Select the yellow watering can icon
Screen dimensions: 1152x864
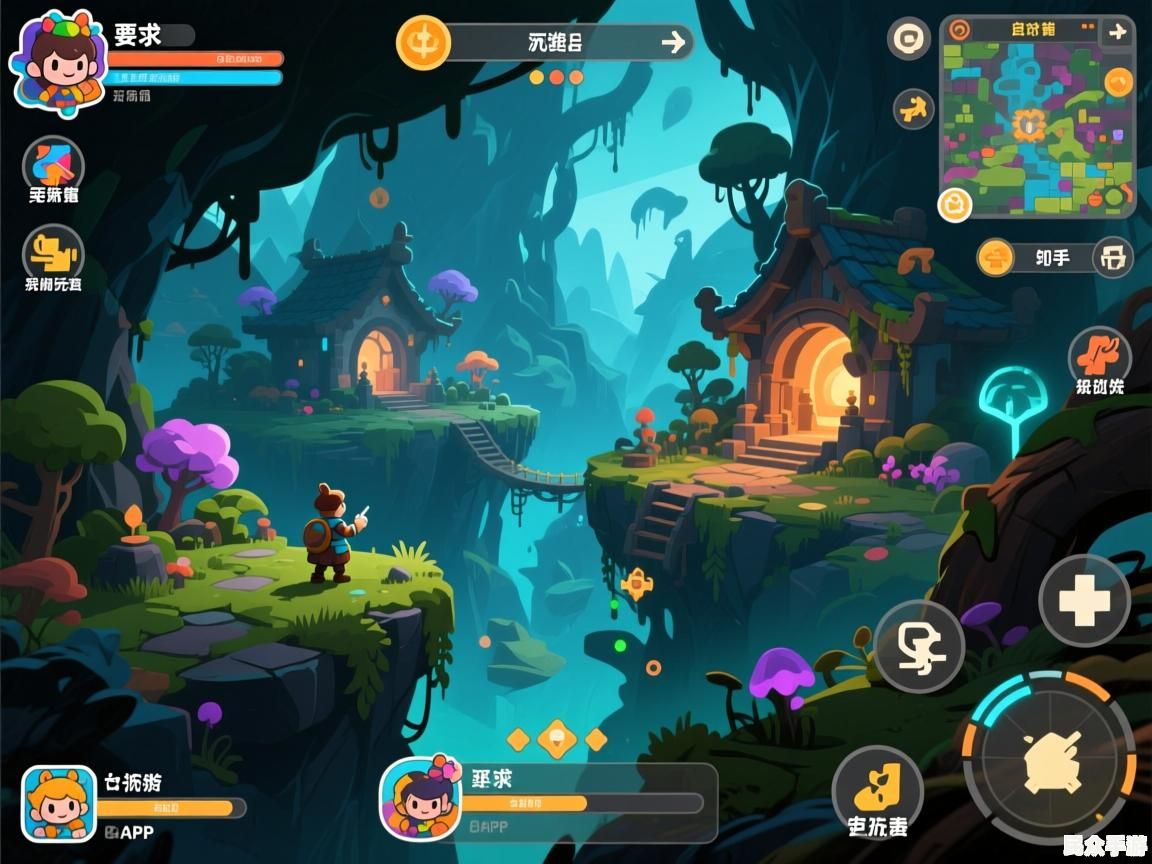[53, 251]
